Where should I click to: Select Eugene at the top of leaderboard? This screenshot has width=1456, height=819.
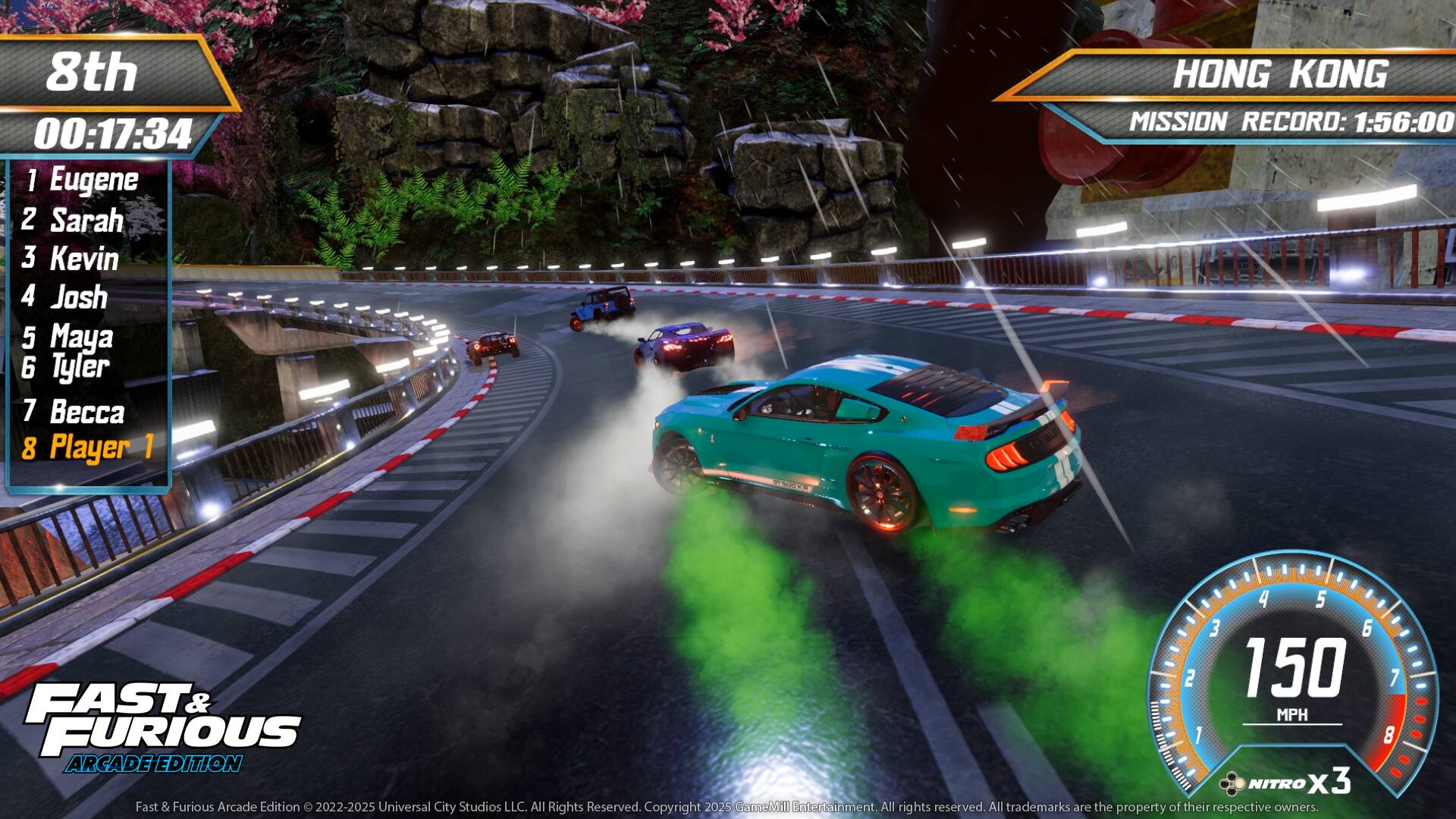pyautogui.click(x=91, y=180)
